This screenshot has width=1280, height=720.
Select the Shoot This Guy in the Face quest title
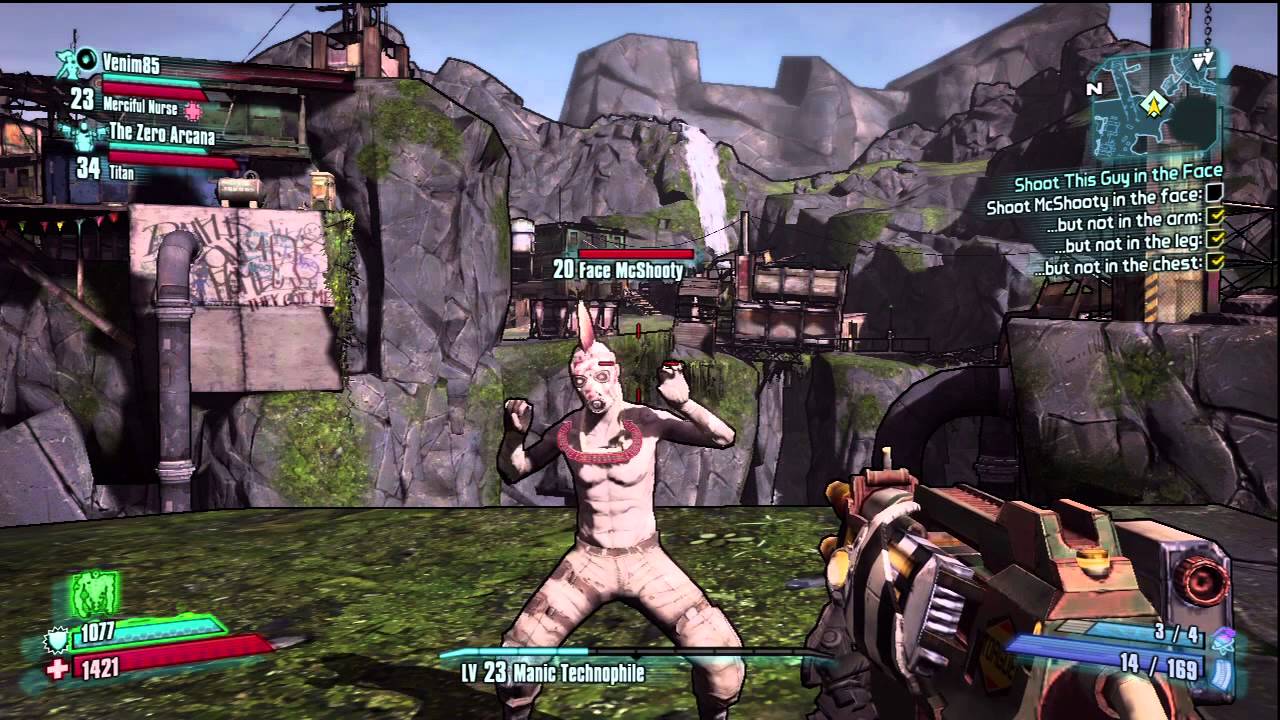click(x=1117, y=183)
